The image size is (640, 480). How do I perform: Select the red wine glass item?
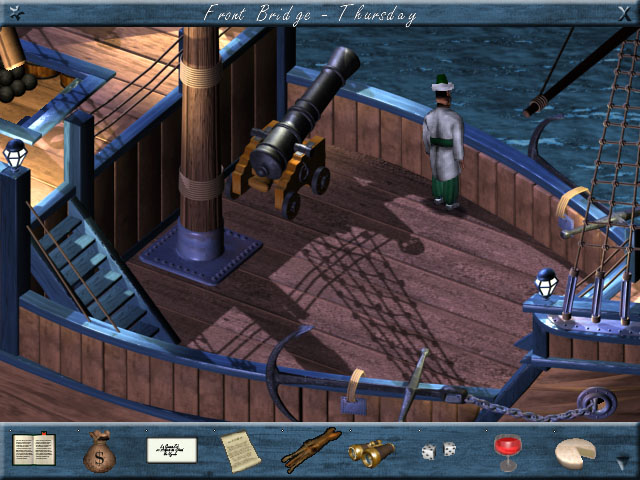pos(506,451)
